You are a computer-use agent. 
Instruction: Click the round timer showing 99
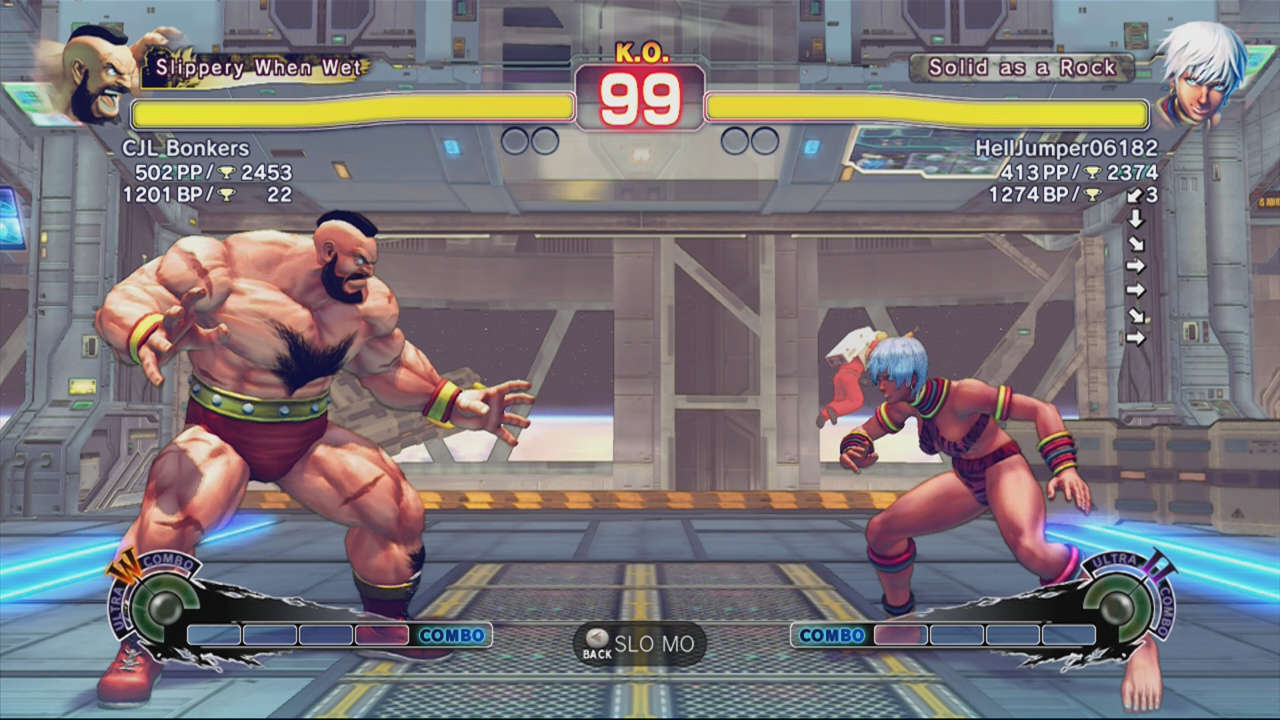(x=640, y=97)
